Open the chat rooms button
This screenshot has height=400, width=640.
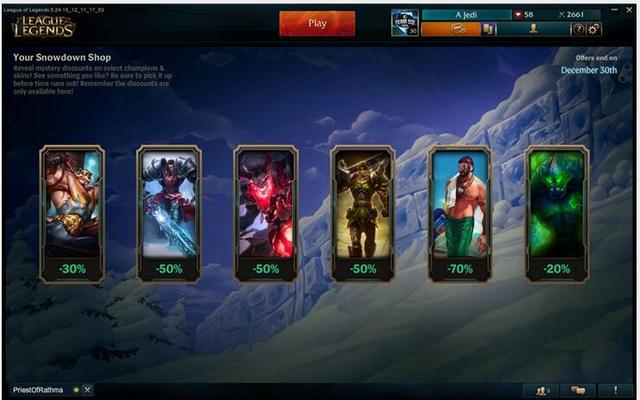[576, 389]
